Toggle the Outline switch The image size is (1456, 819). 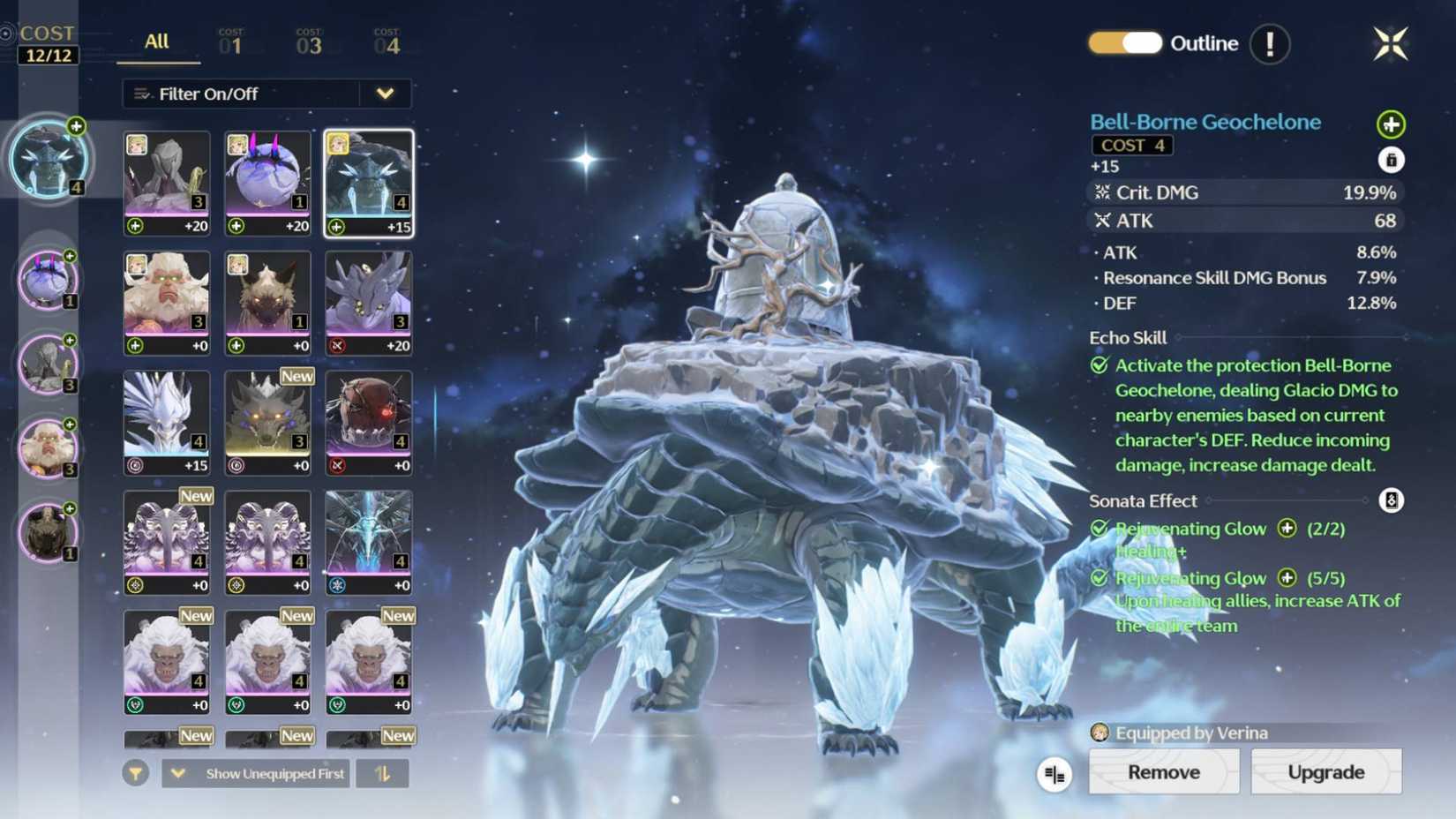click(1123, 42)
